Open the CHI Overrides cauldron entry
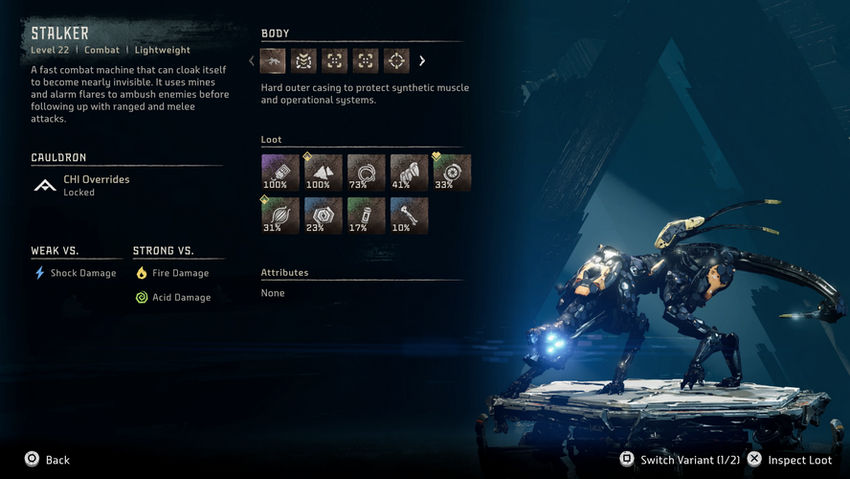The width and height of the screenshot is (850, 479). click(x=96, y=185)
